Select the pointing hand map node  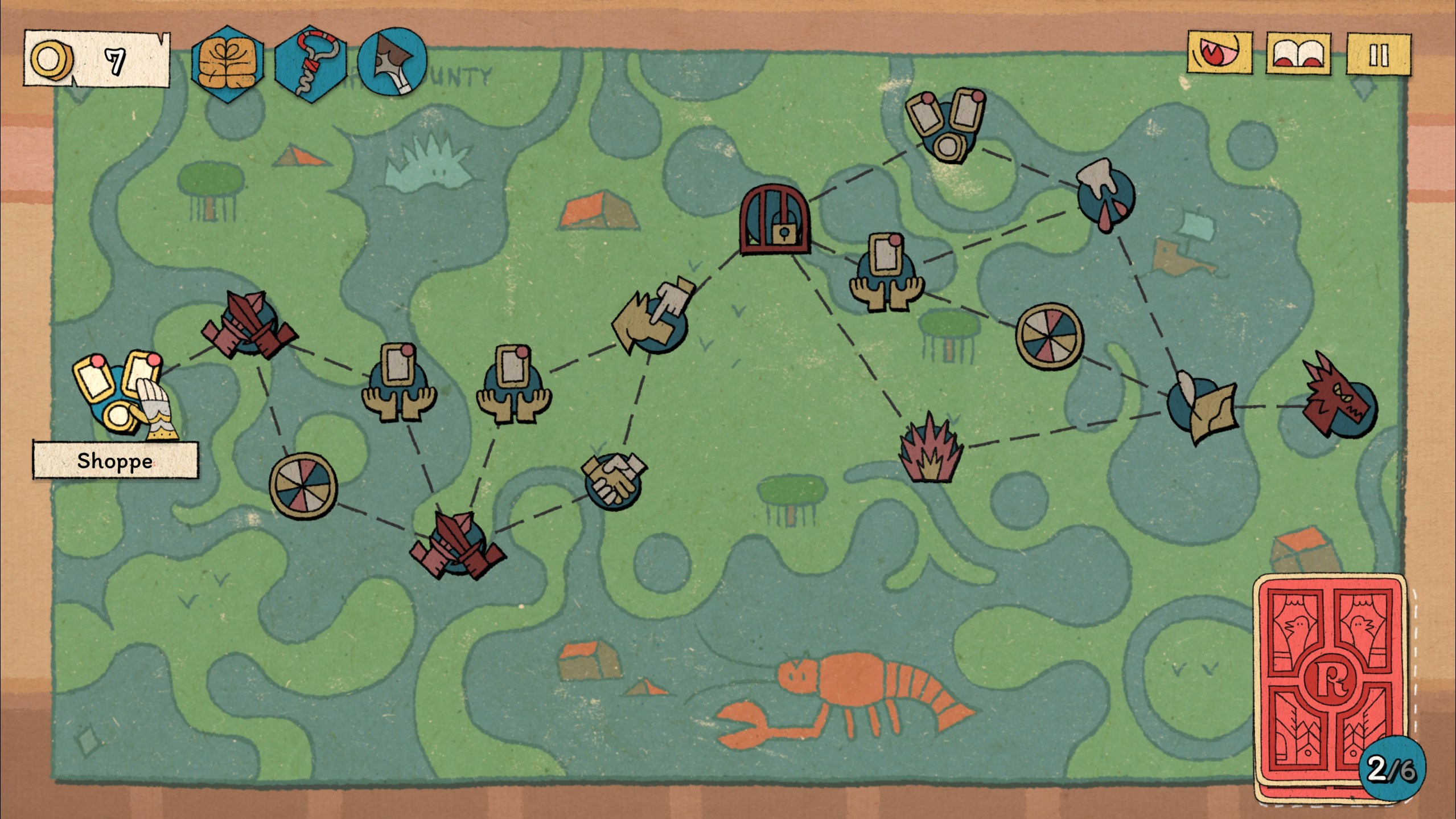click(653, 317)
